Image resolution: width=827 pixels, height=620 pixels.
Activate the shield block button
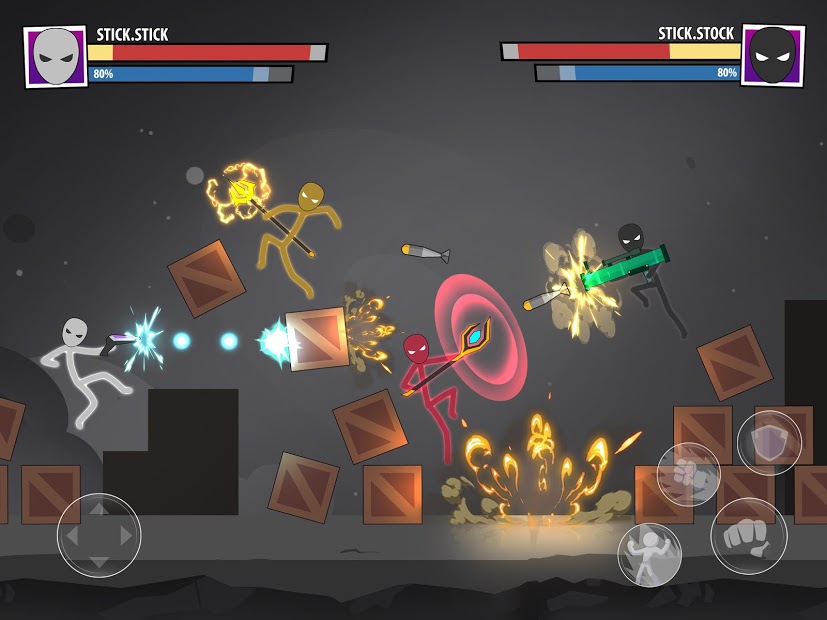tap(768, 443)
